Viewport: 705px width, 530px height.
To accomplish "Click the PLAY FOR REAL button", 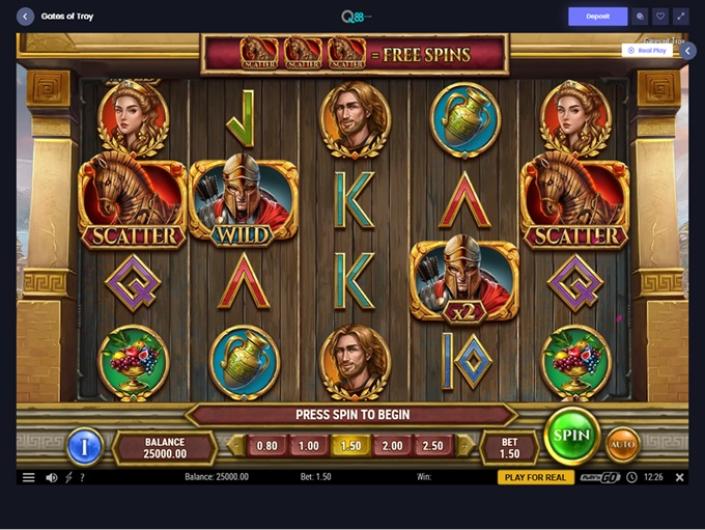I will tap(535, 477).
